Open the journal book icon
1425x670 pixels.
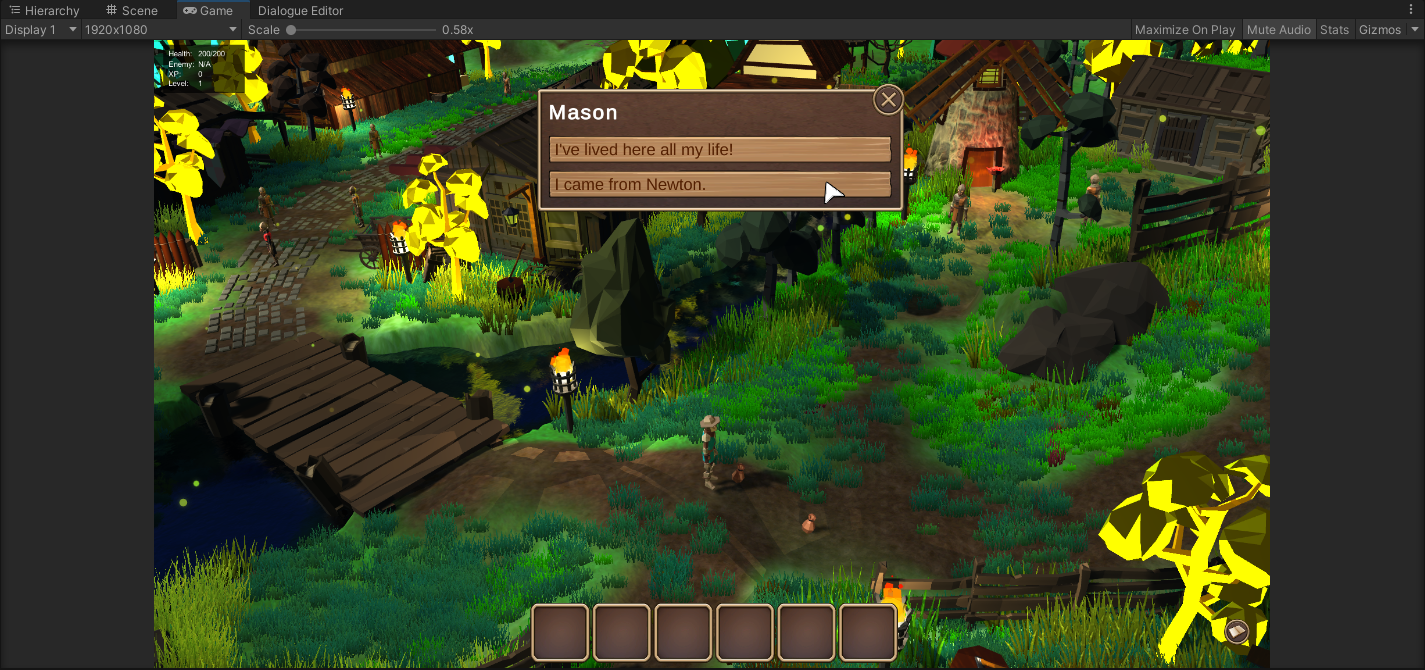[1237, 631]
